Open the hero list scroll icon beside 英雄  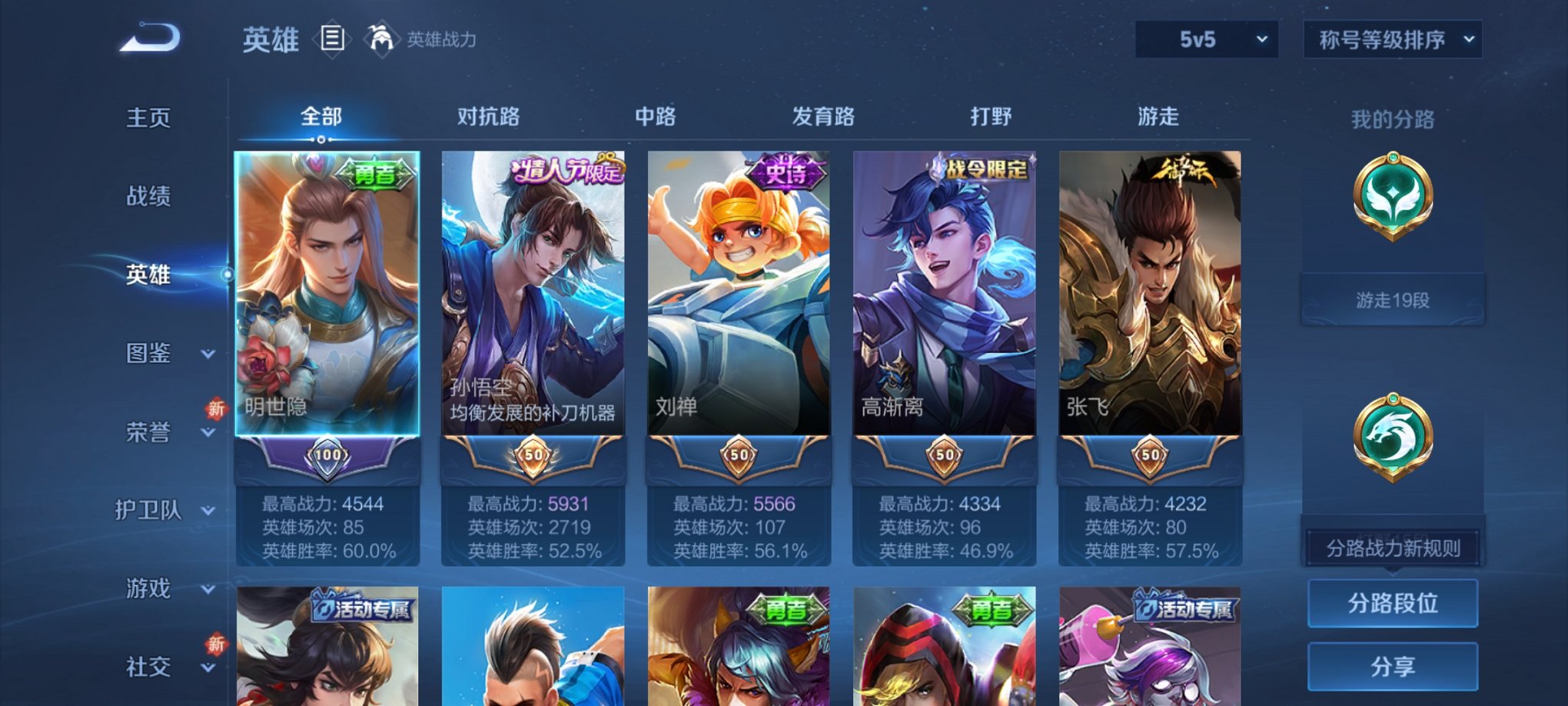tap(332, 39)
